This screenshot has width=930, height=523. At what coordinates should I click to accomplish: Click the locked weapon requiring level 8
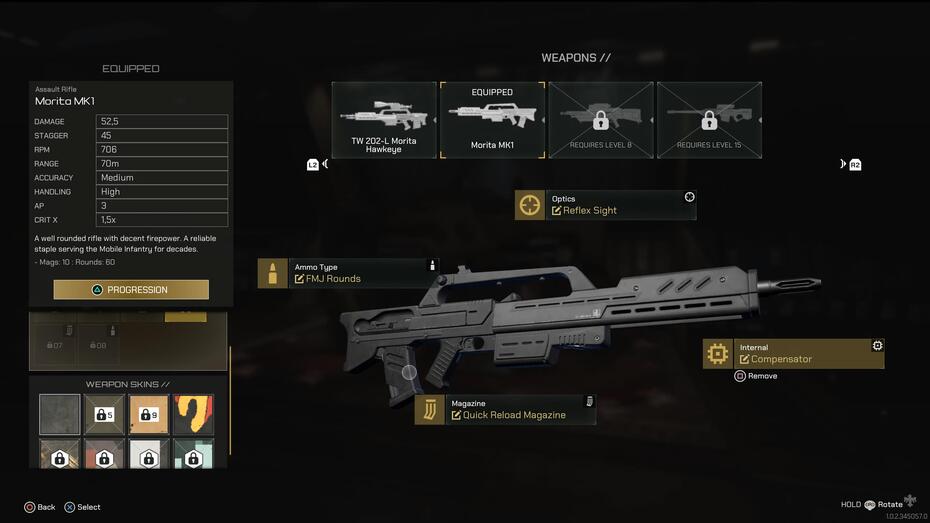click(x=600, y=120)
